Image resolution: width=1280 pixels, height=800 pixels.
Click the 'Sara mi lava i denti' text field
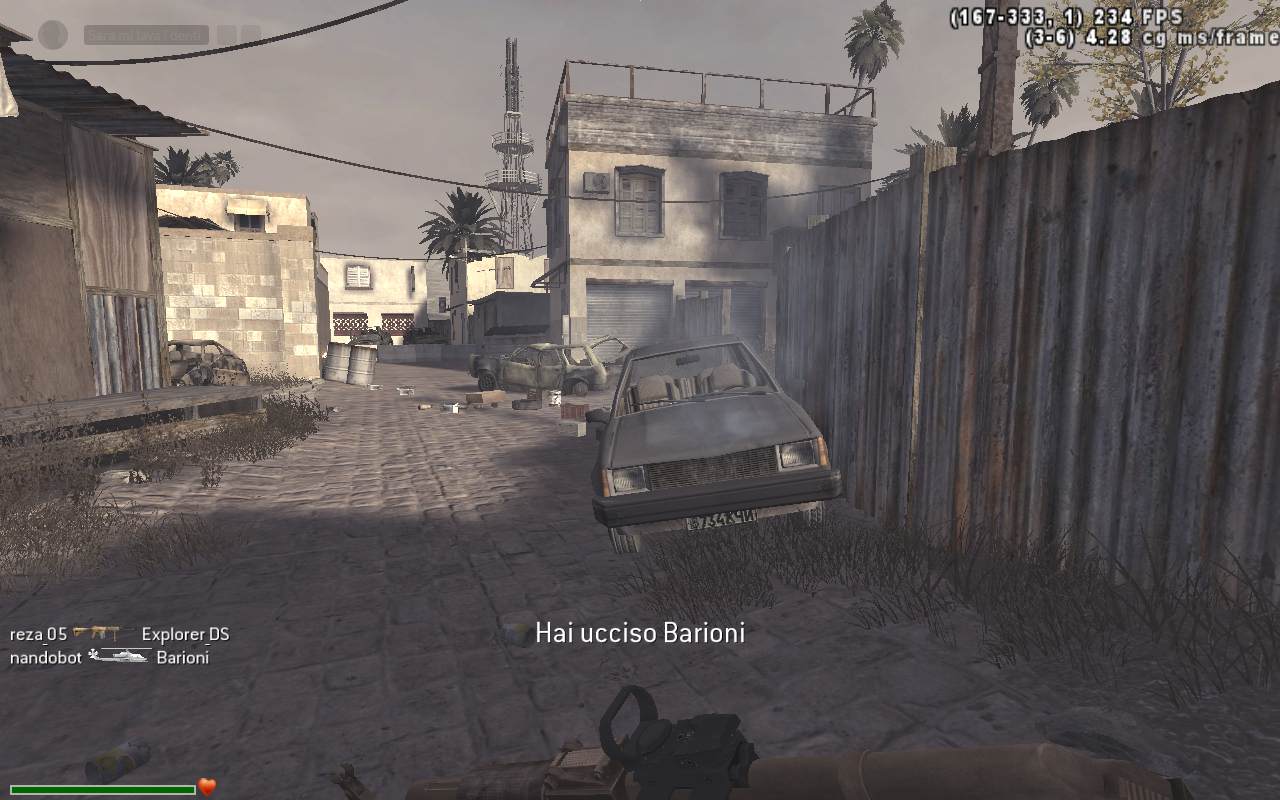point(147,33)
